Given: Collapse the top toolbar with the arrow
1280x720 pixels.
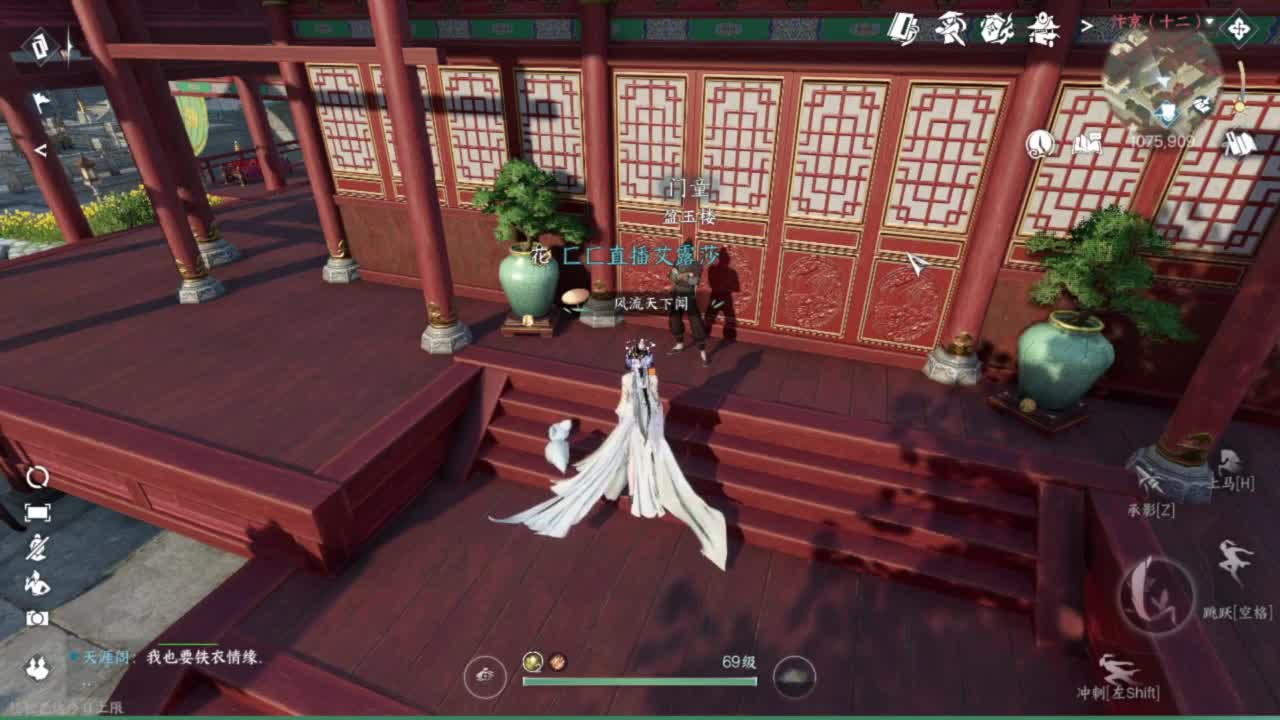Looking at the screenshot, I should pos(1087,27).
